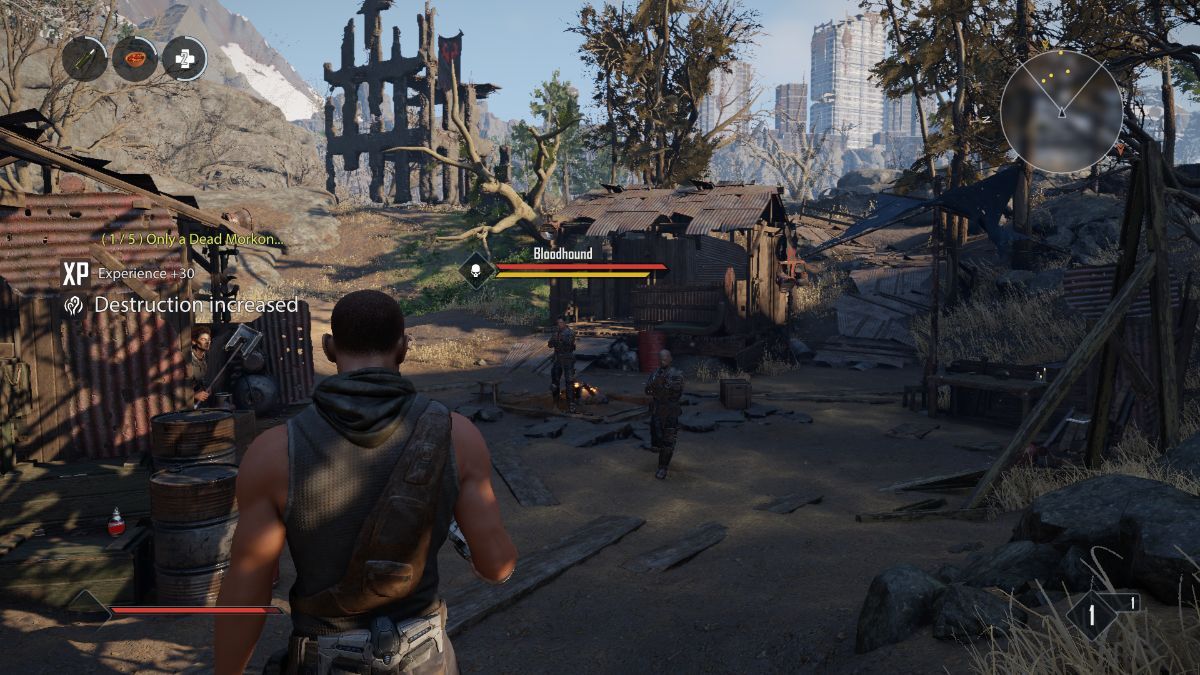Click the green bottle icon

[84, 58]
